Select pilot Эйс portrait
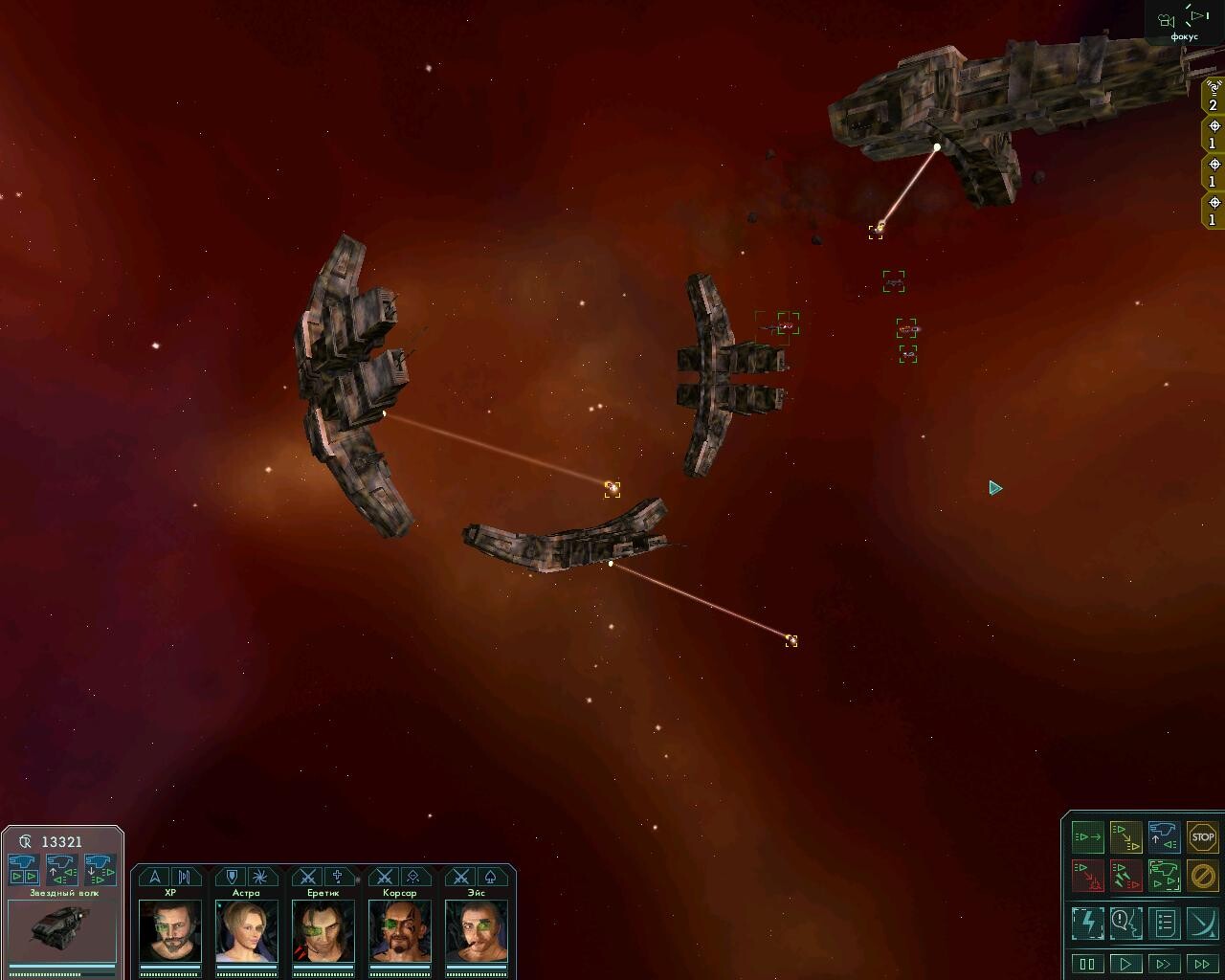The image size is (1225, 980). 477,930
